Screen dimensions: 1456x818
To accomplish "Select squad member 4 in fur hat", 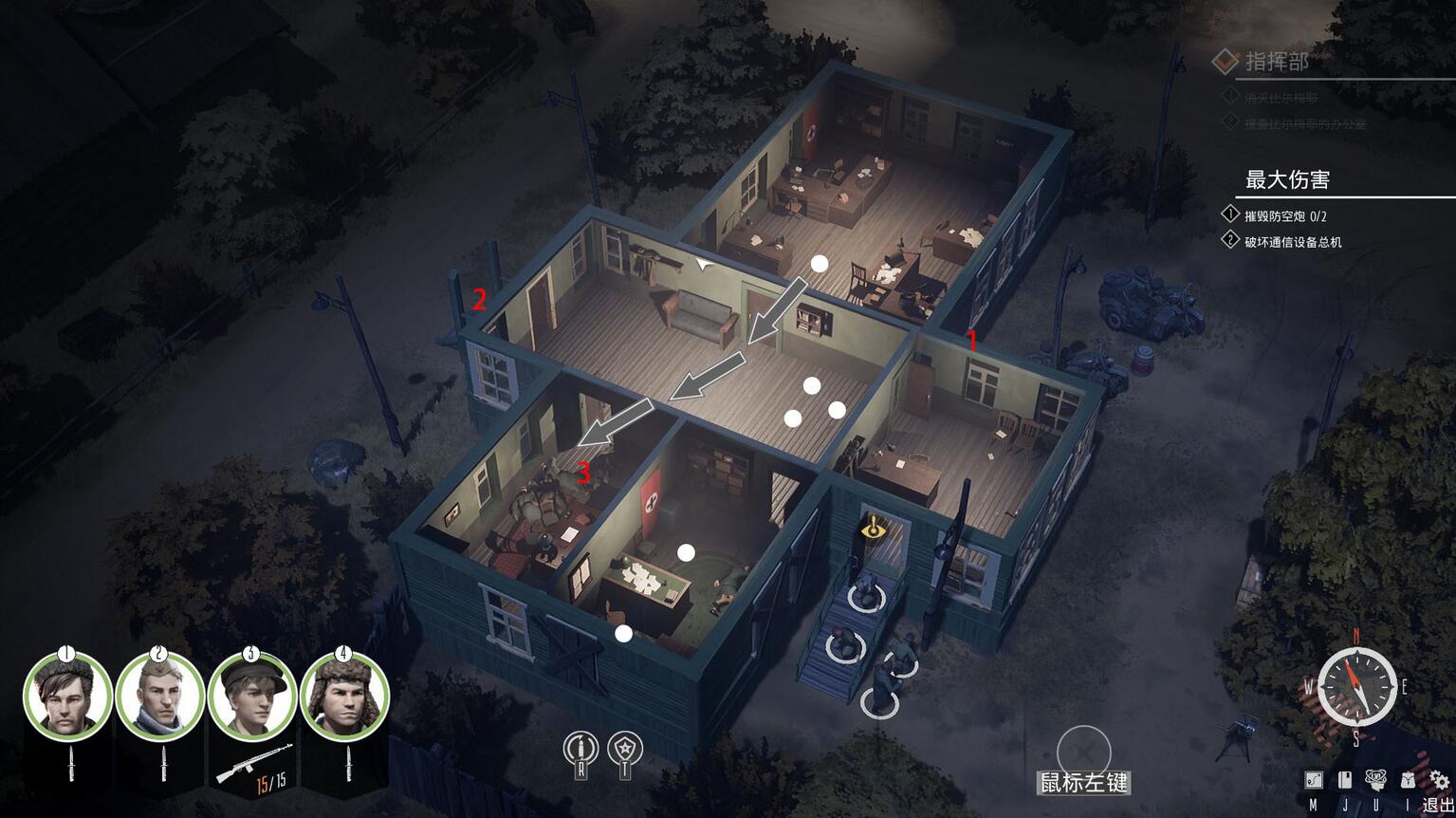I will 344,696.
